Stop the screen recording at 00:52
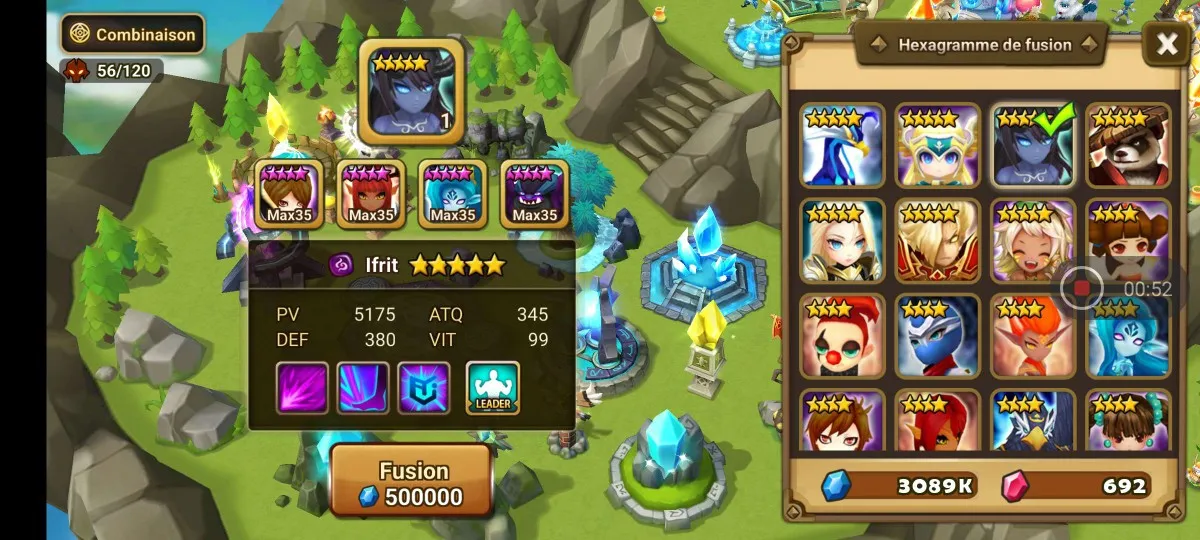The image size is (1200, 540). pyautogui.click(x=1081, y=289)
